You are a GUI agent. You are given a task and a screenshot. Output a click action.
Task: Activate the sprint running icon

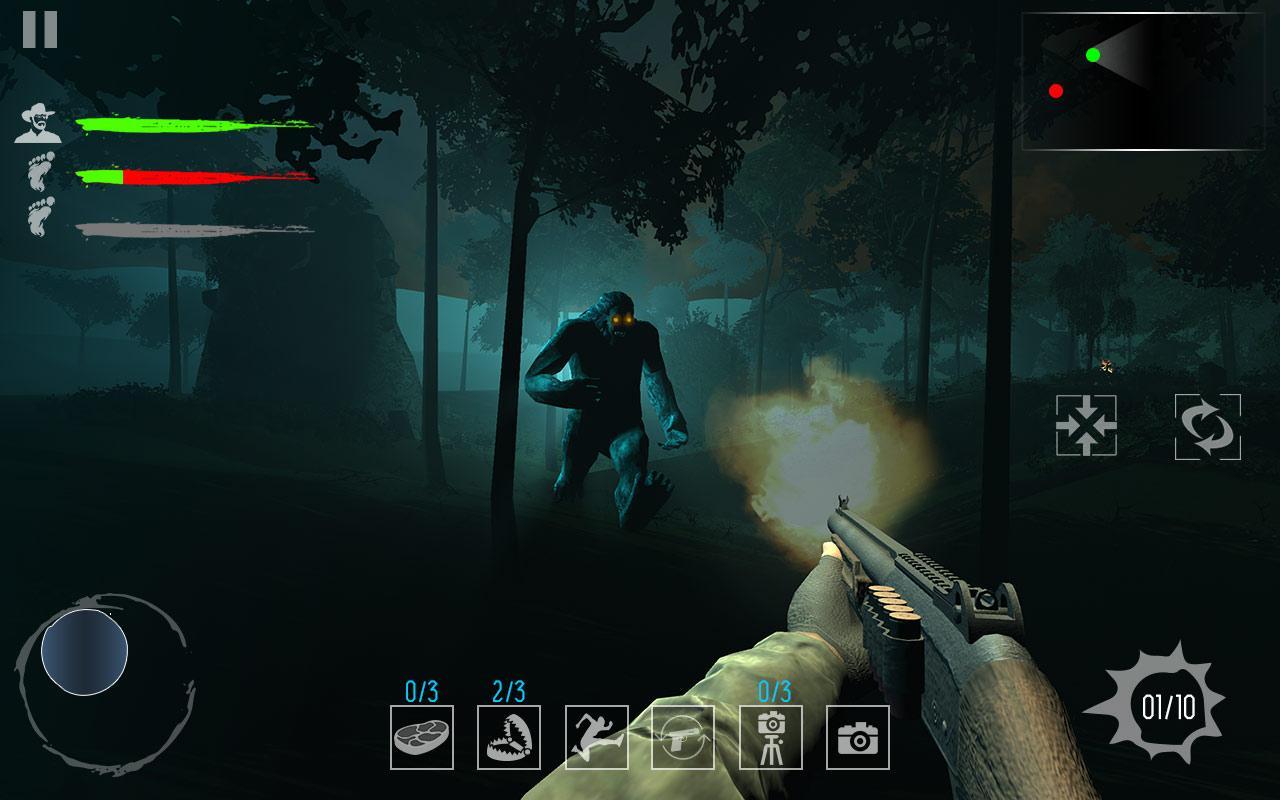coord(597,737)
